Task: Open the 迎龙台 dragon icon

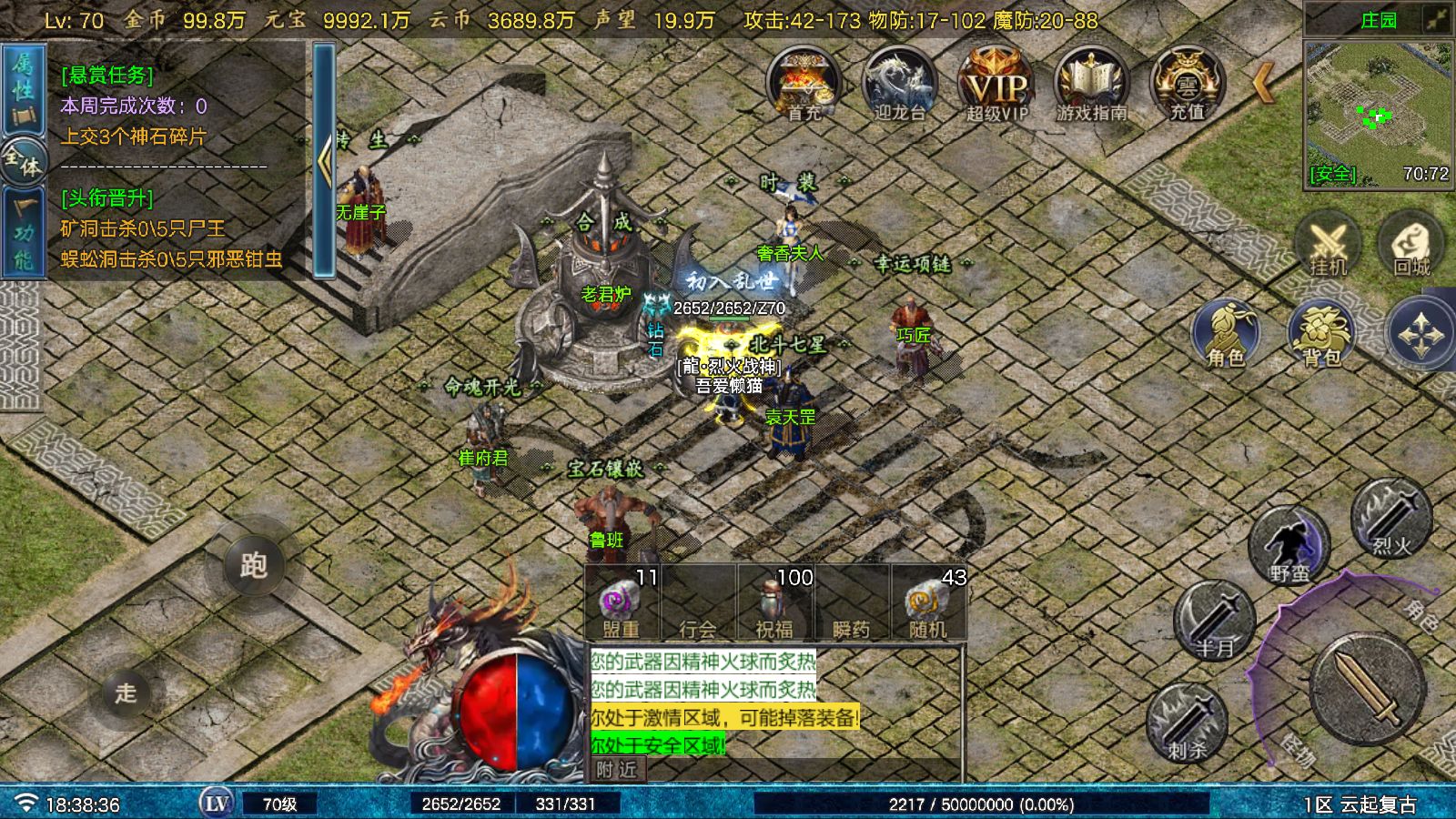Action: click(x=899, y=84)
